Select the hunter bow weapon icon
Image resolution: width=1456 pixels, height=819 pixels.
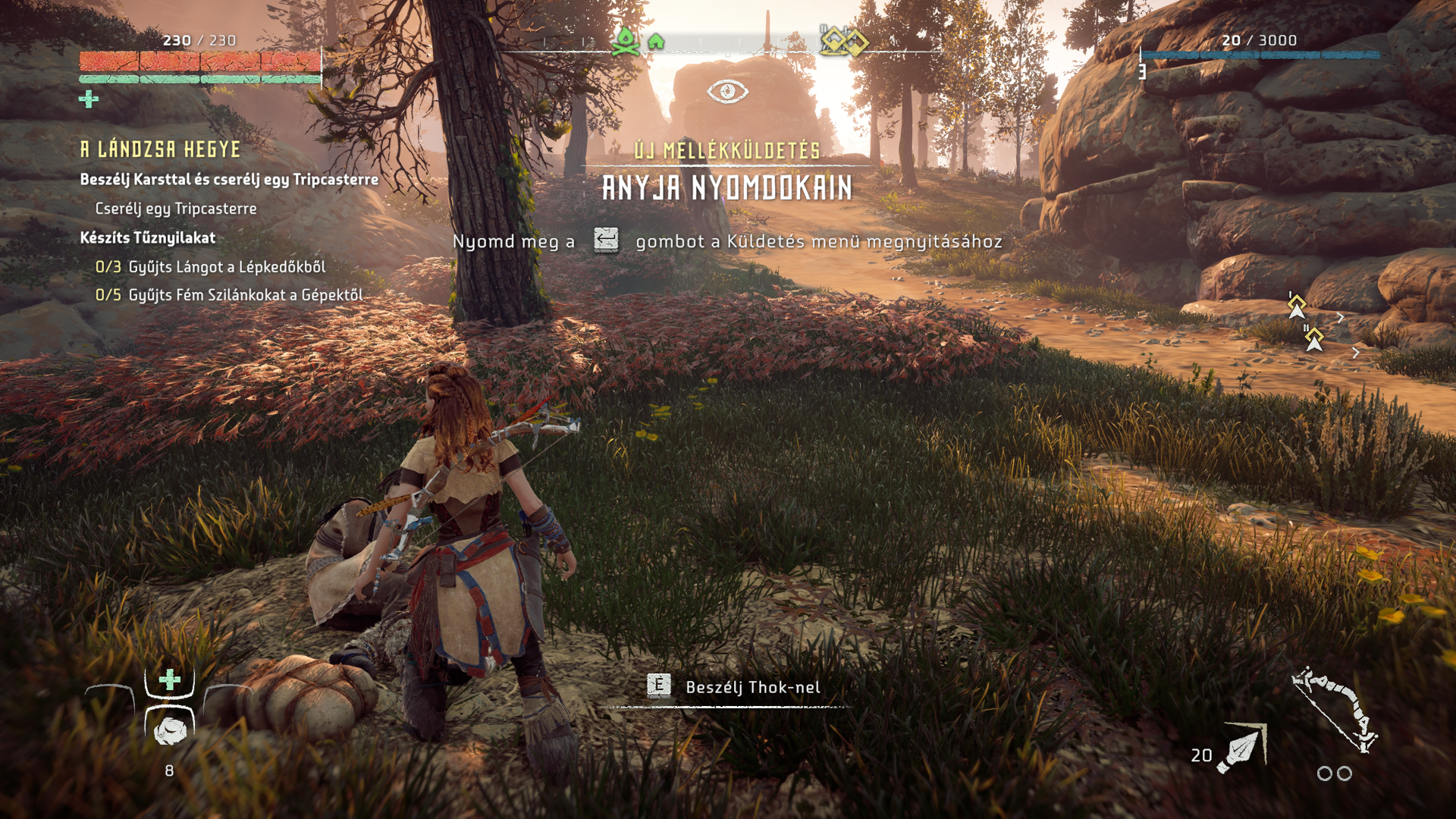(x=1335, y=709)
